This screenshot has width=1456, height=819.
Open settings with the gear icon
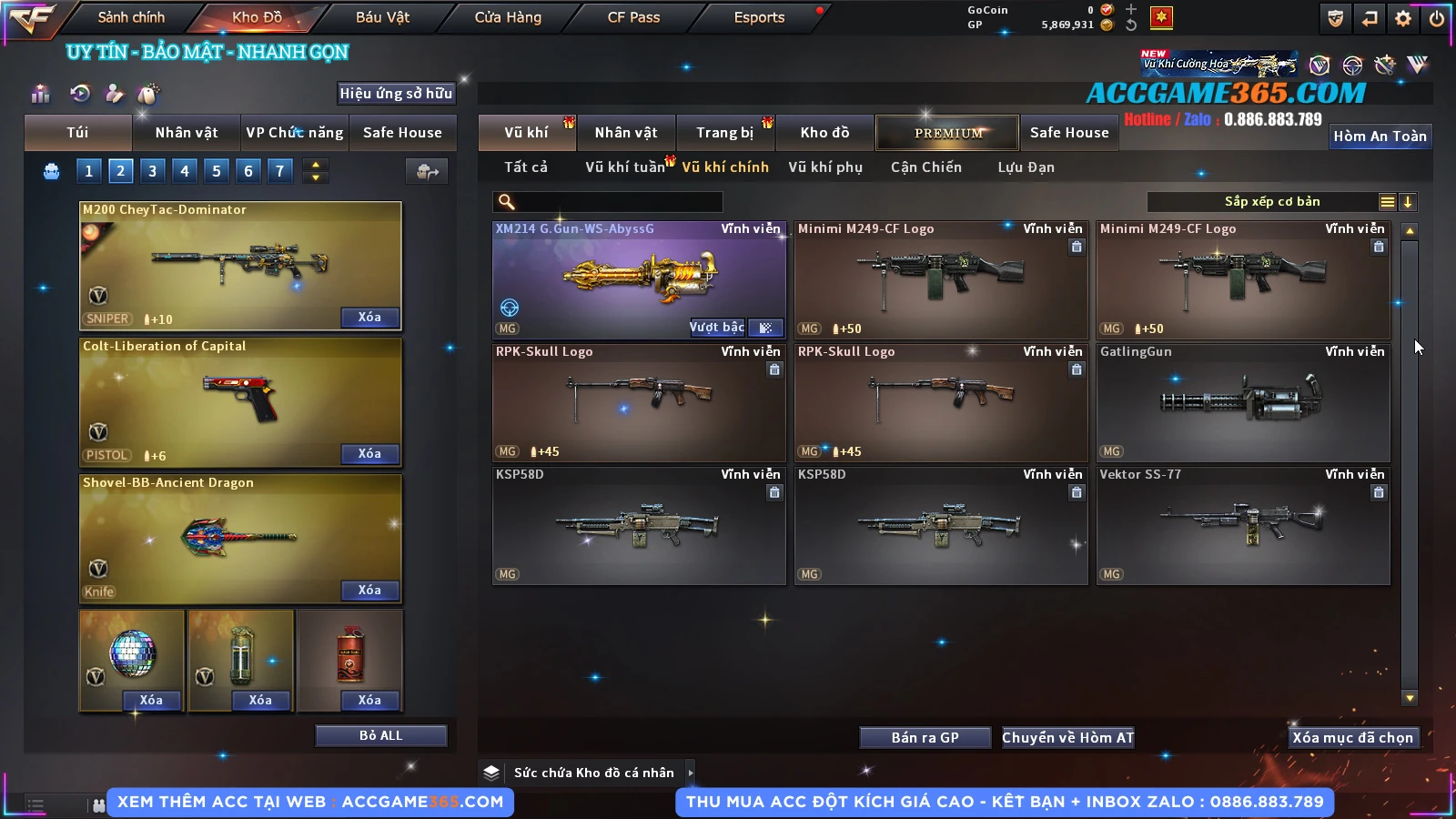pyautogui.click(x=1403, y=18)
